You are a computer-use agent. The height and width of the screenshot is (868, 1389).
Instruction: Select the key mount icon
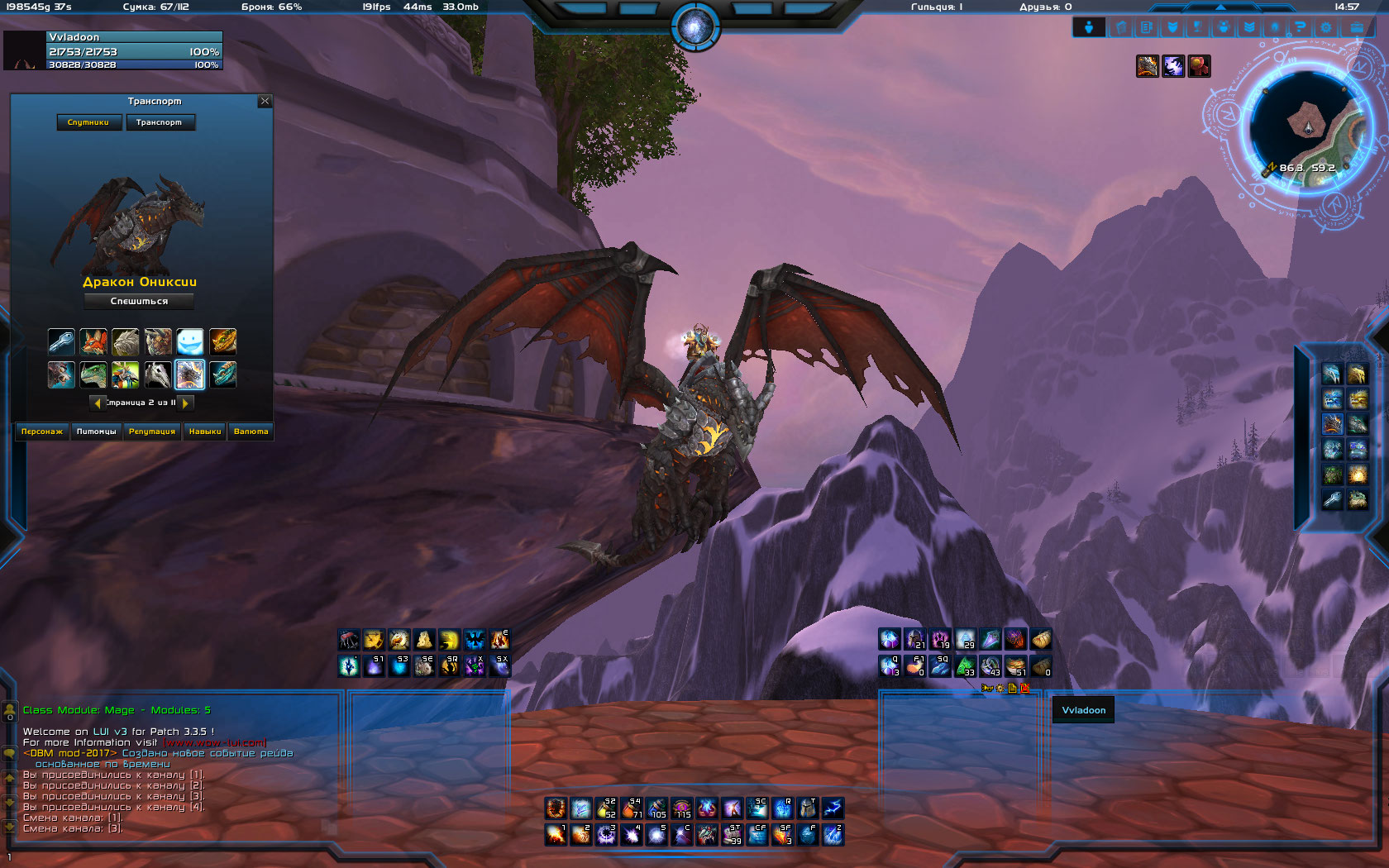pos(61,341)
